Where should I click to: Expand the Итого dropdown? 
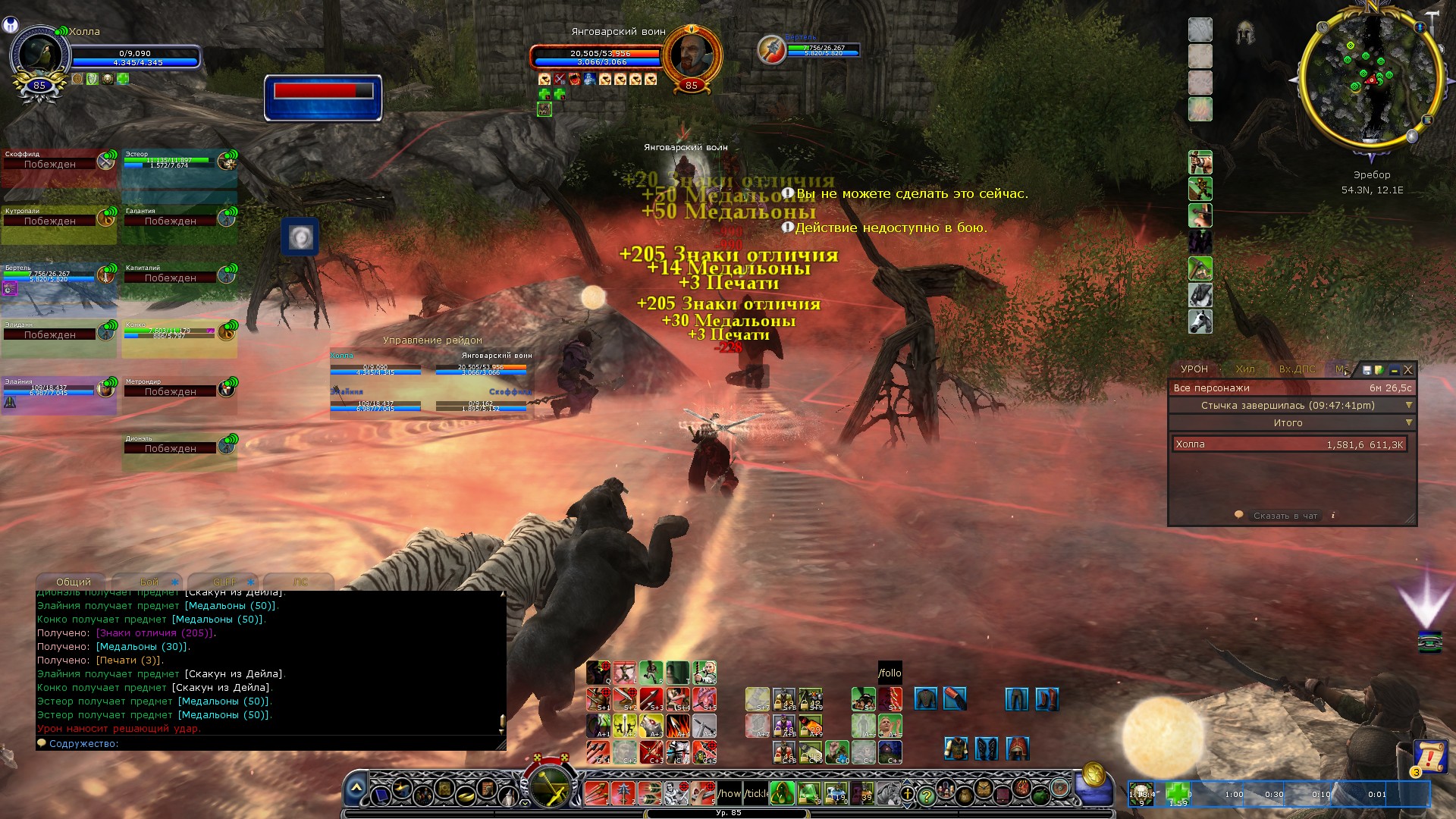pyautogui.click(x=1409, y=422)
